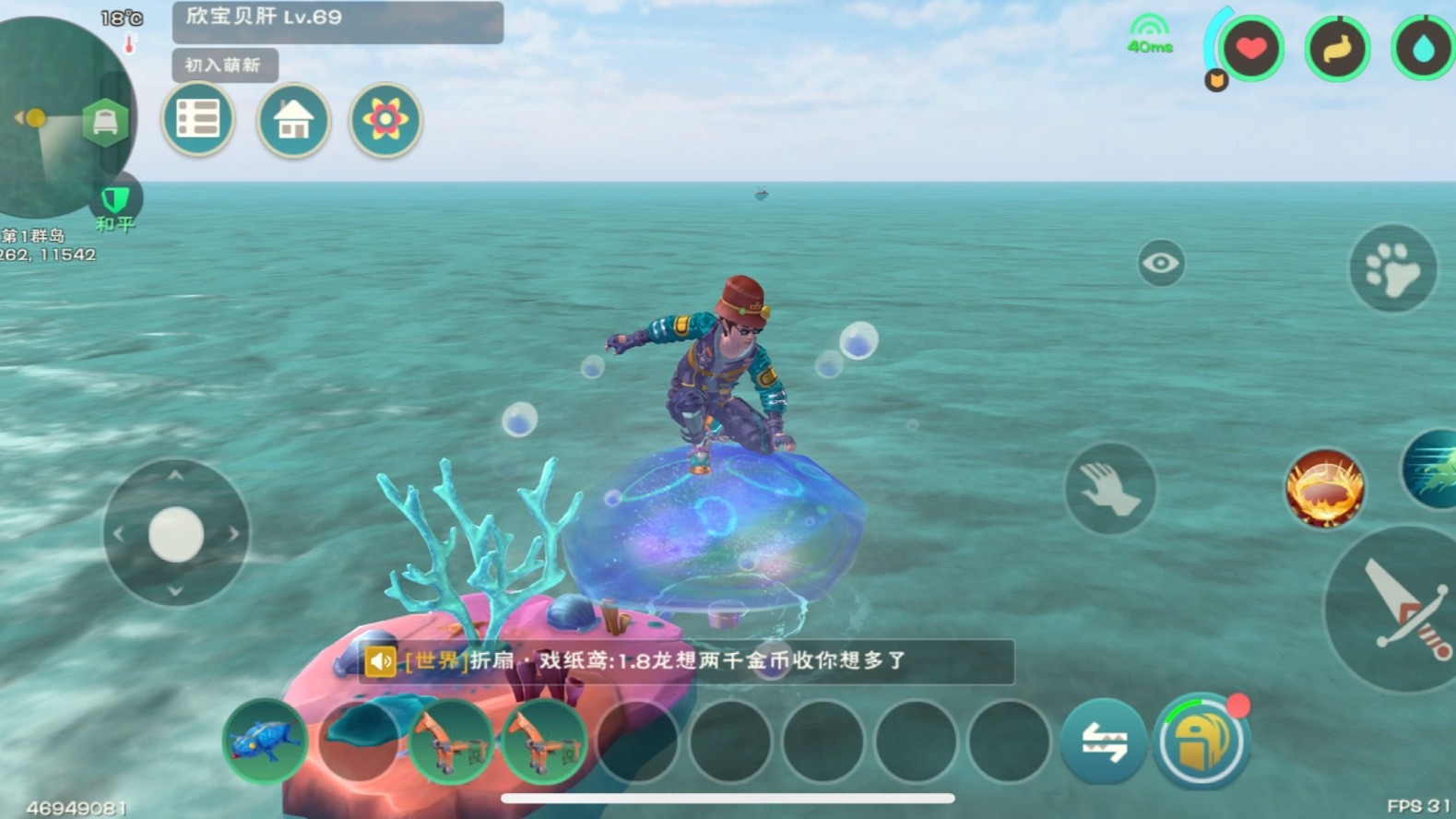This screenshot has height=819, width=1456.
Task: Tap the hand interaction icon
Action: click(1110, 489)
